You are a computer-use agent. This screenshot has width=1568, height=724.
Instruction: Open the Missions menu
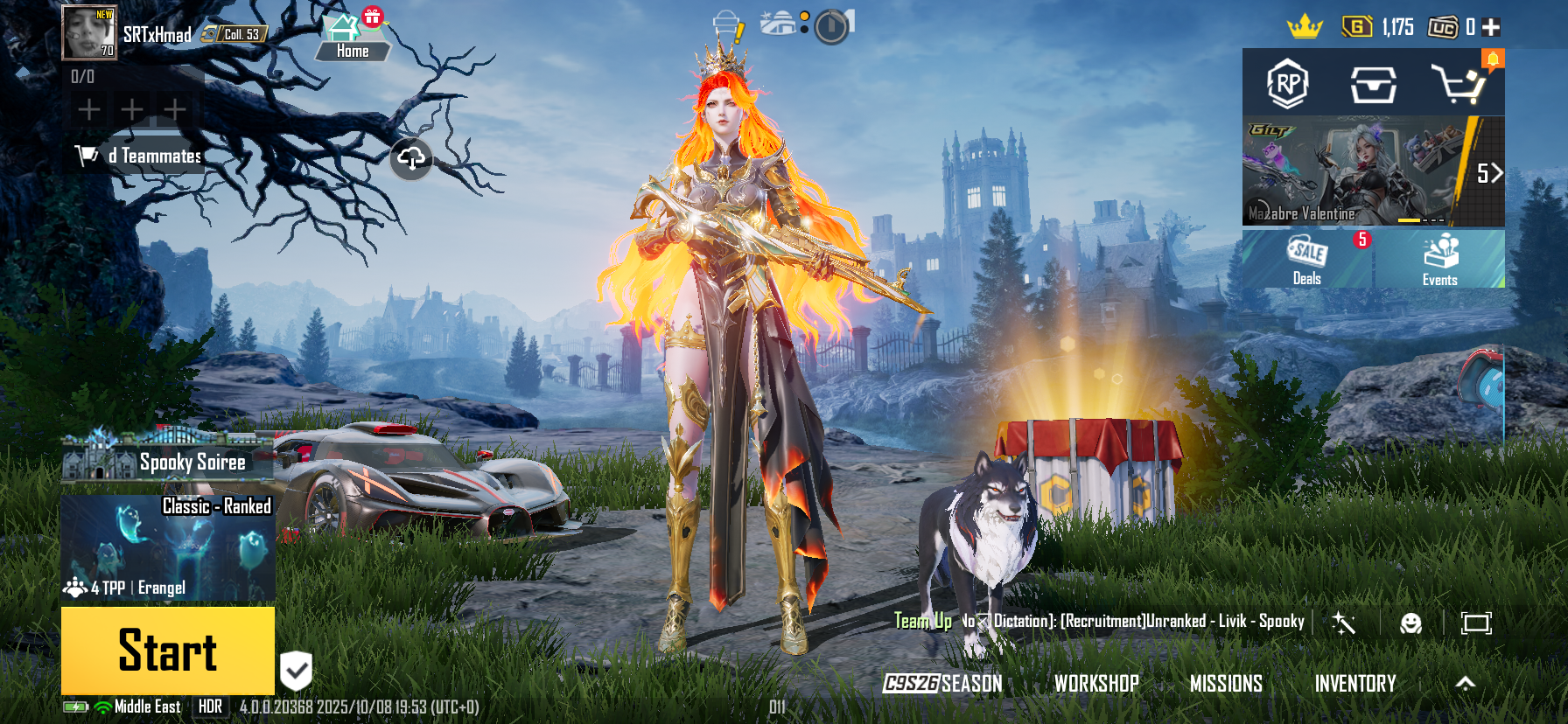[x=1226, y=684]
